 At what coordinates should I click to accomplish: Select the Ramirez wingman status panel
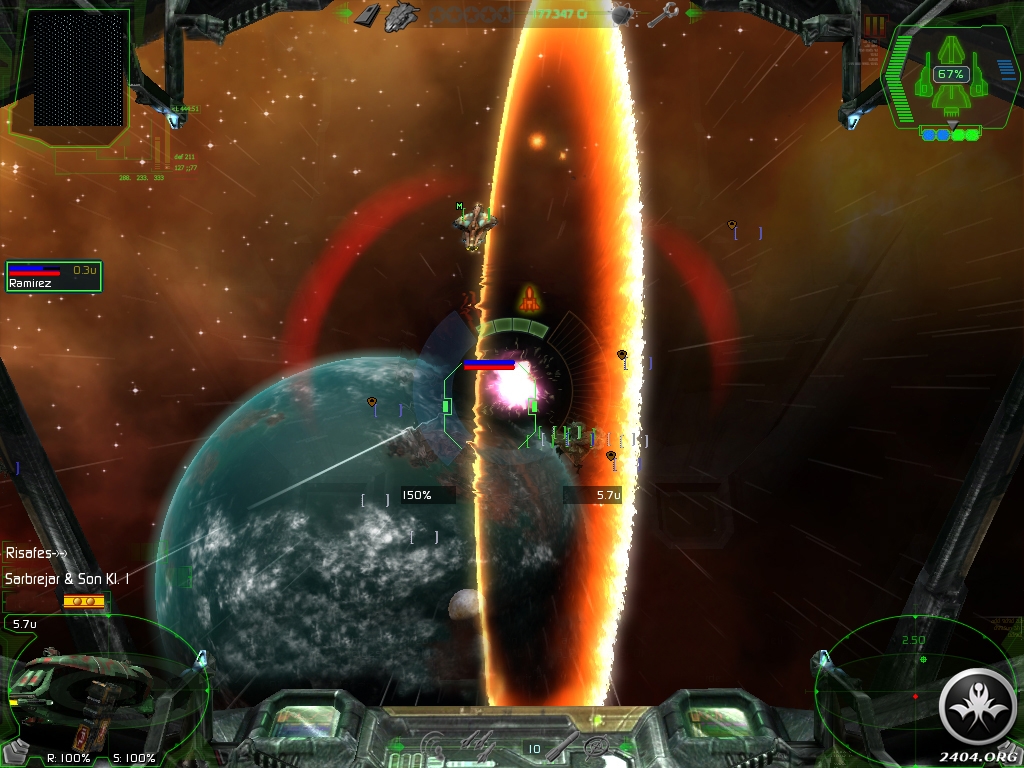[54, 276]
